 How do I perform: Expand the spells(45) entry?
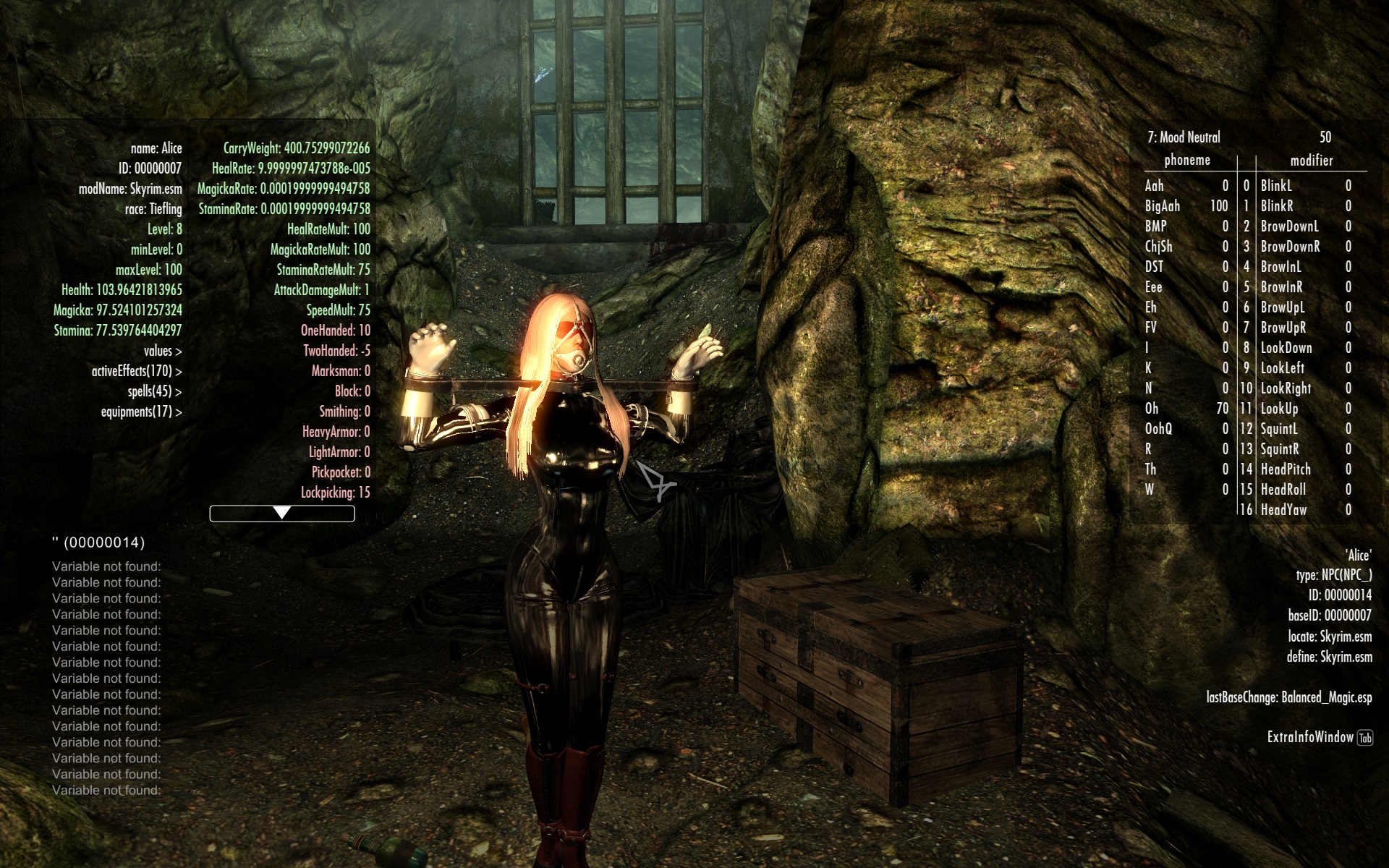point(154,391)
